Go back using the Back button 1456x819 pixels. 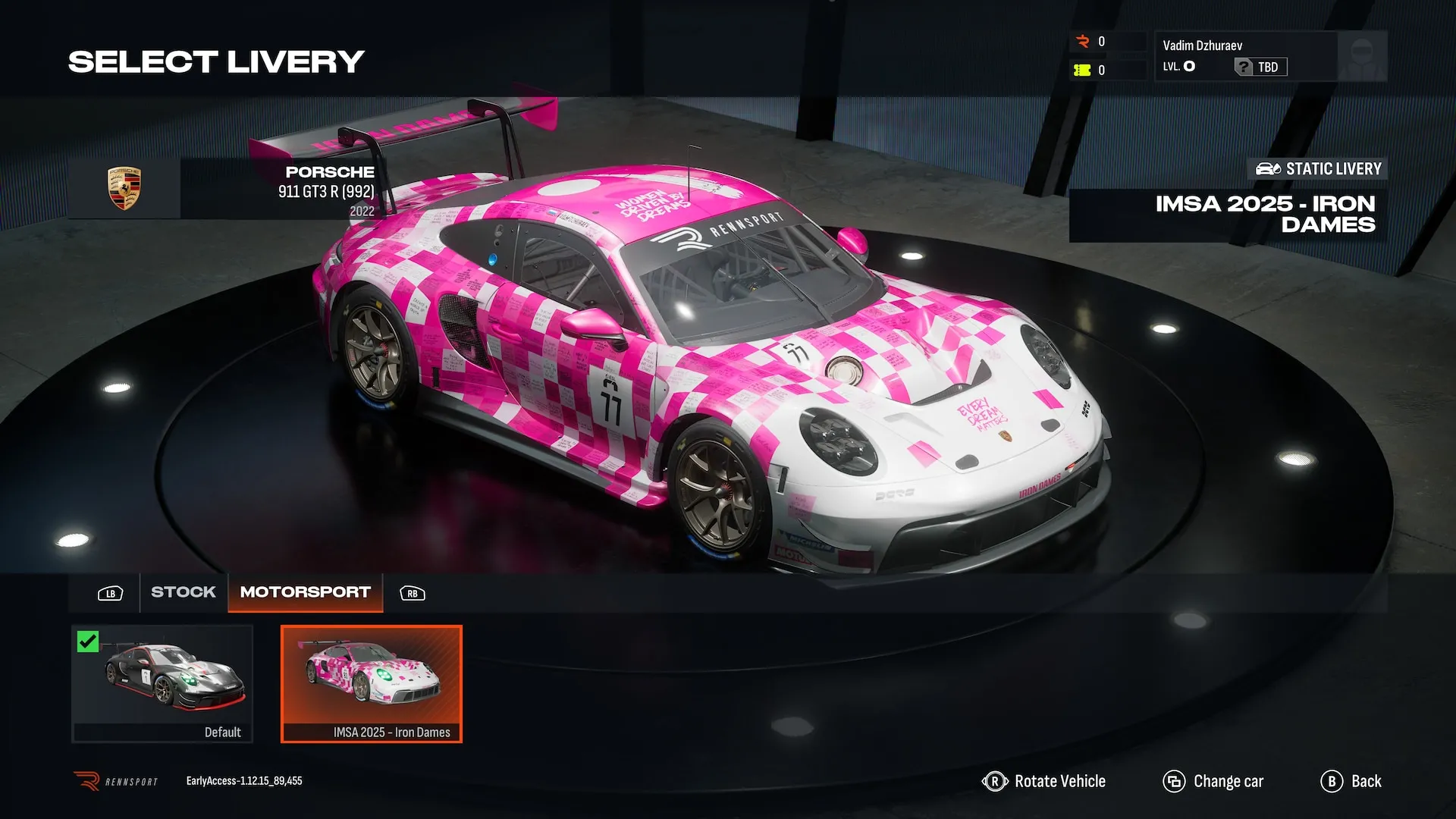1351,781
